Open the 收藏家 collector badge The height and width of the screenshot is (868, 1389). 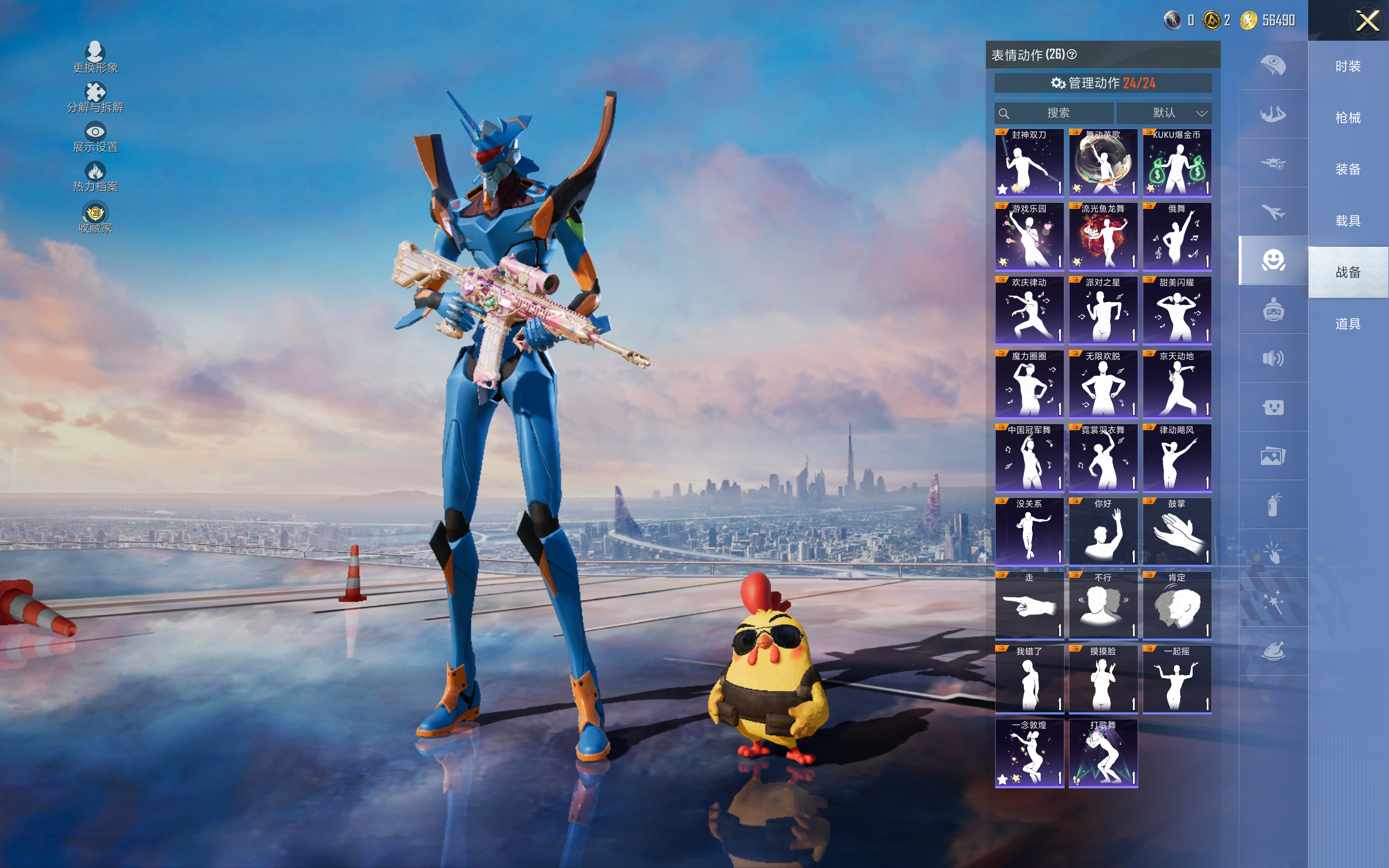[x=95, y=218]
